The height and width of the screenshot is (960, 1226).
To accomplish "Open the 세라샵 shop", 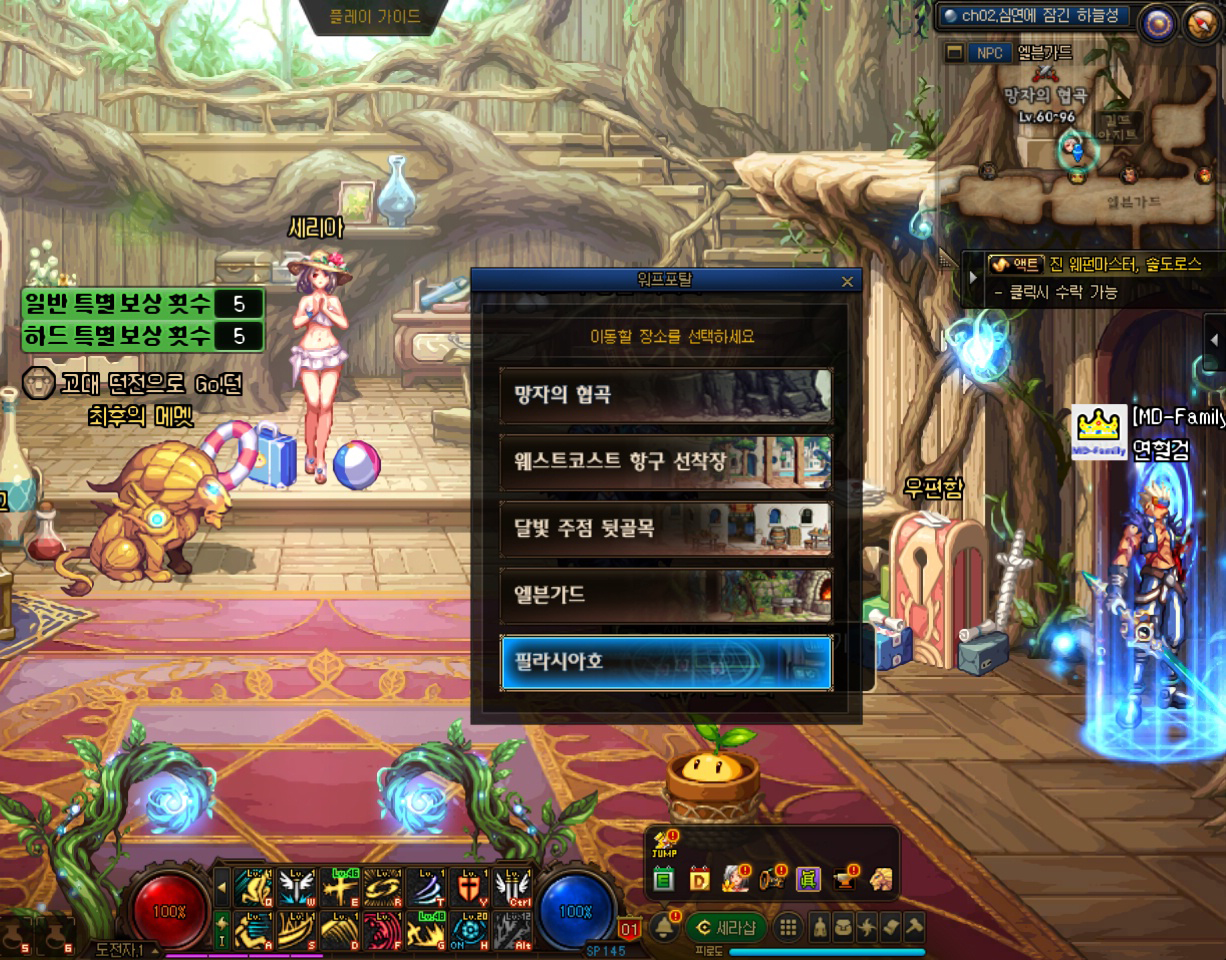I will point(725,927).
